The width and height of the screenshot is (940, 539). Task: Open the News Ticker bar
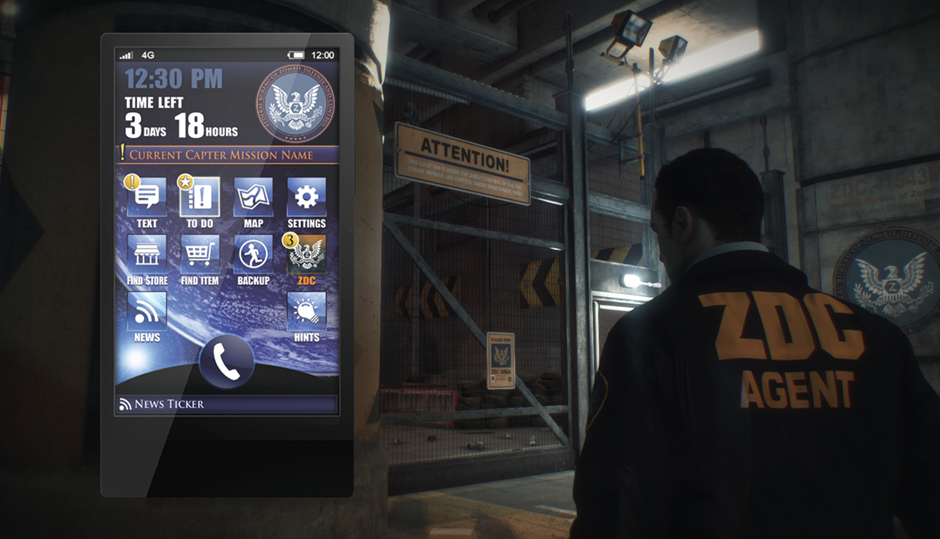(x=226, y=404)
